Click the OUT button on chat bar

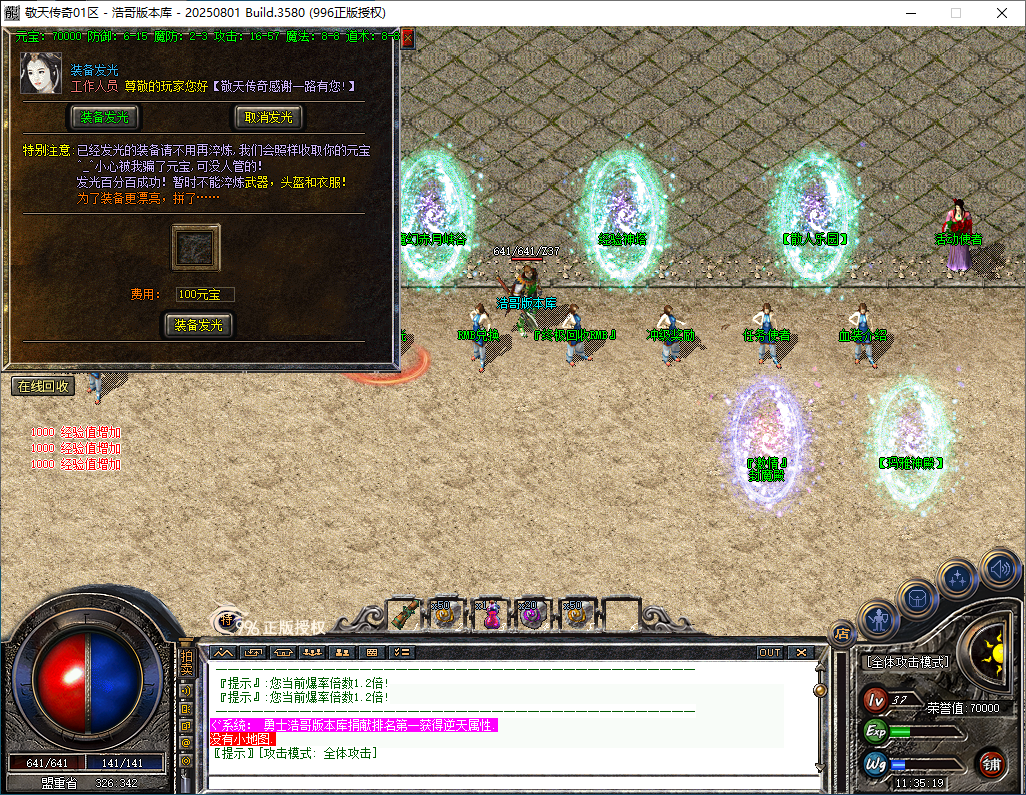(769, 652)
